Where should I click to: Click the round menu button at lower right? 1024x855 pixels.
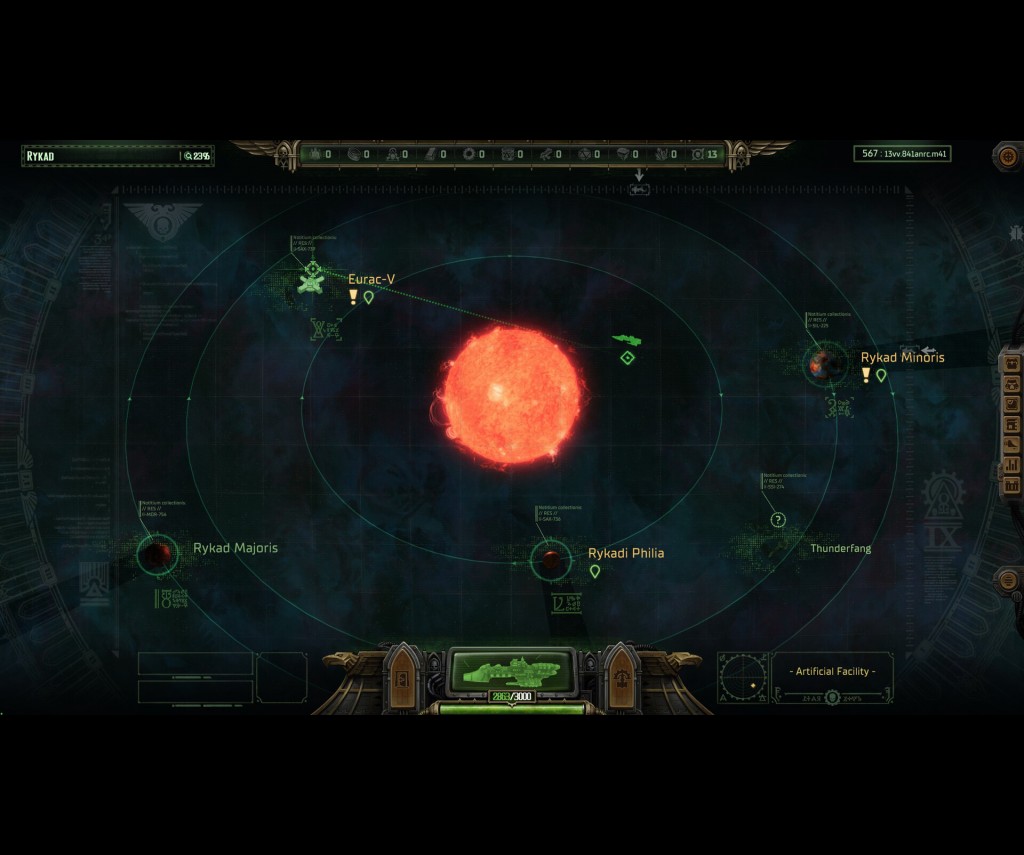[1008, 579]
